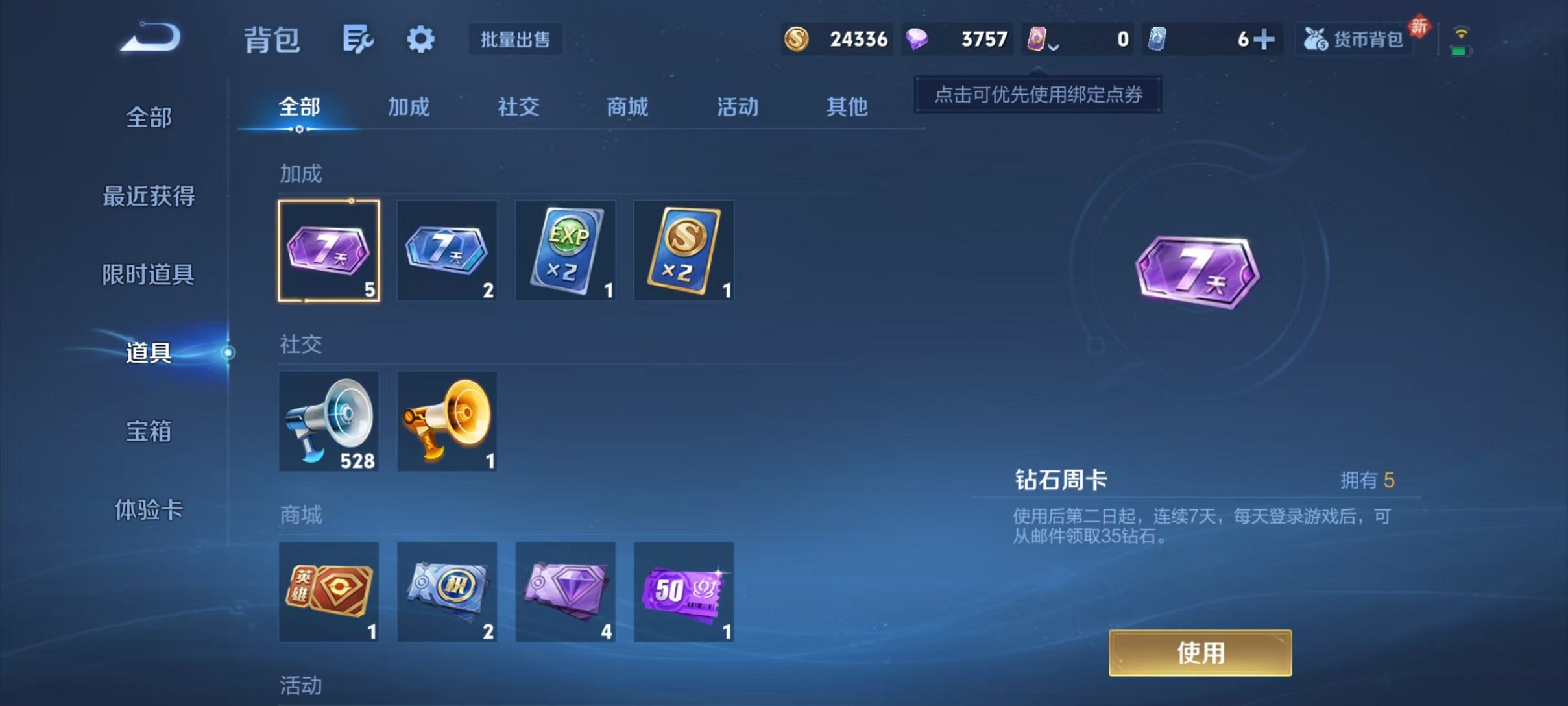Switch to the 商城 tab
Image resolution: width=1568 pixels, height=706 pixels.
(626, 107)
